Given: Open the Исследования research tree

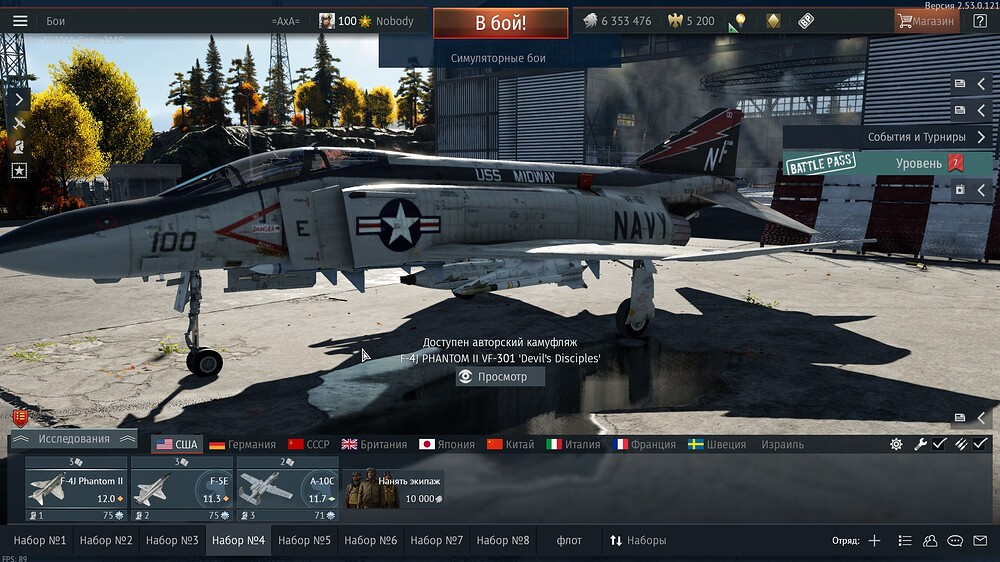Looking at the screenshot, I should tap(74, 439).
